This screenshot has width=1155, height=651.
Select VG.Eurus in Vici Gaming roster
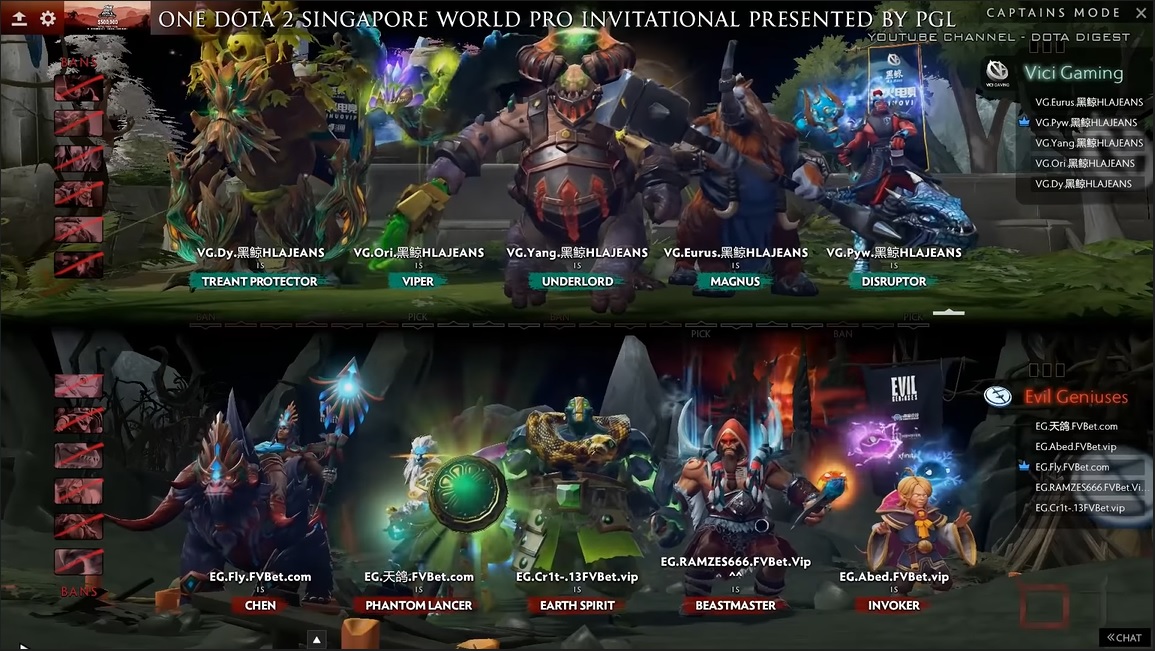tap(1089, 102)
